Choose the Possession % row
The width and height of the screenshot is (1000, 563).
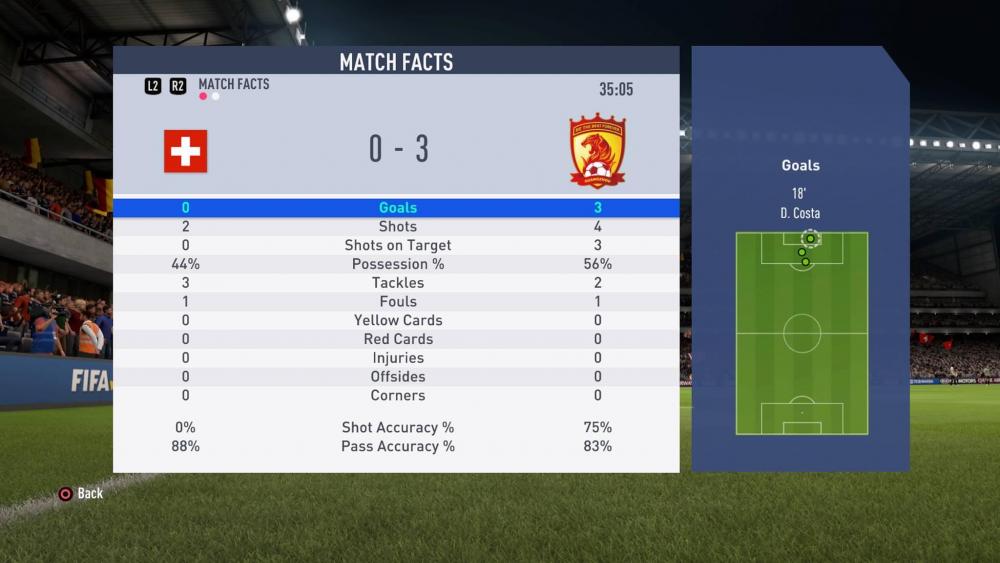point(397,265)
